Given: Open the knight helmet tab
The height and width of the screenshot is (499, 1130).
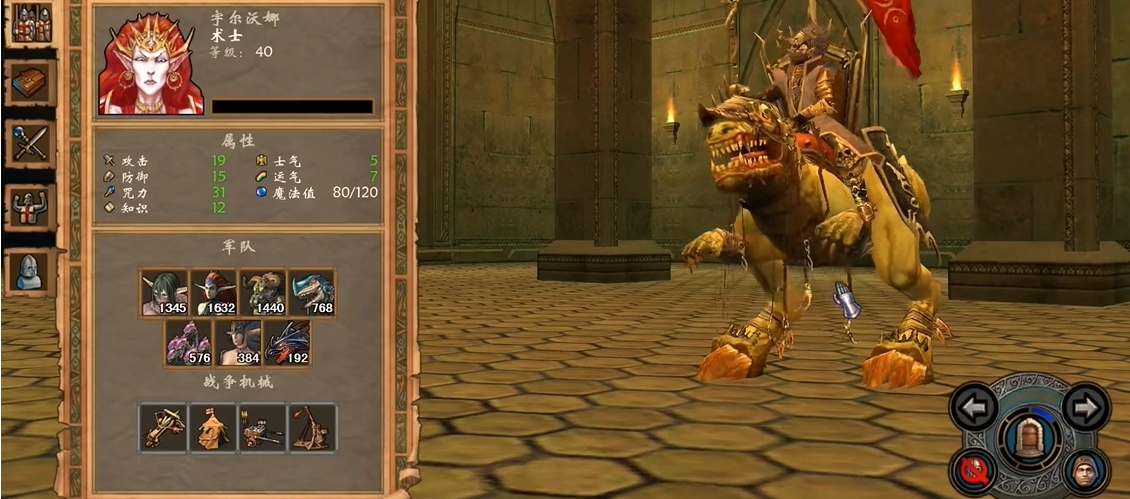Looking at the screenshot, I should coord(32,270).
